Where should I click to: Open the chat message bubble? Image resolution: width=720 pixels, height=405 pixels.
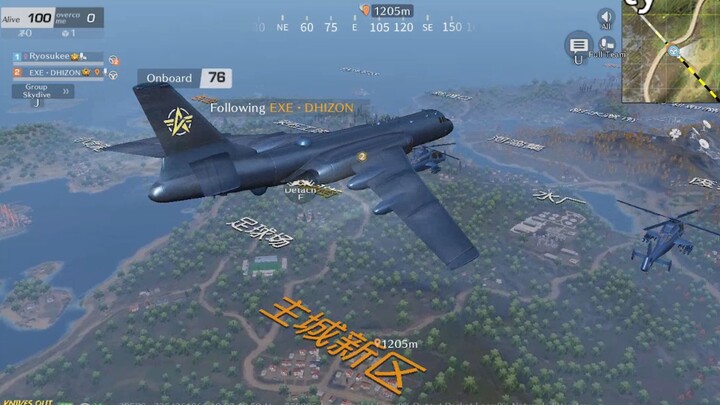point(578,45)
